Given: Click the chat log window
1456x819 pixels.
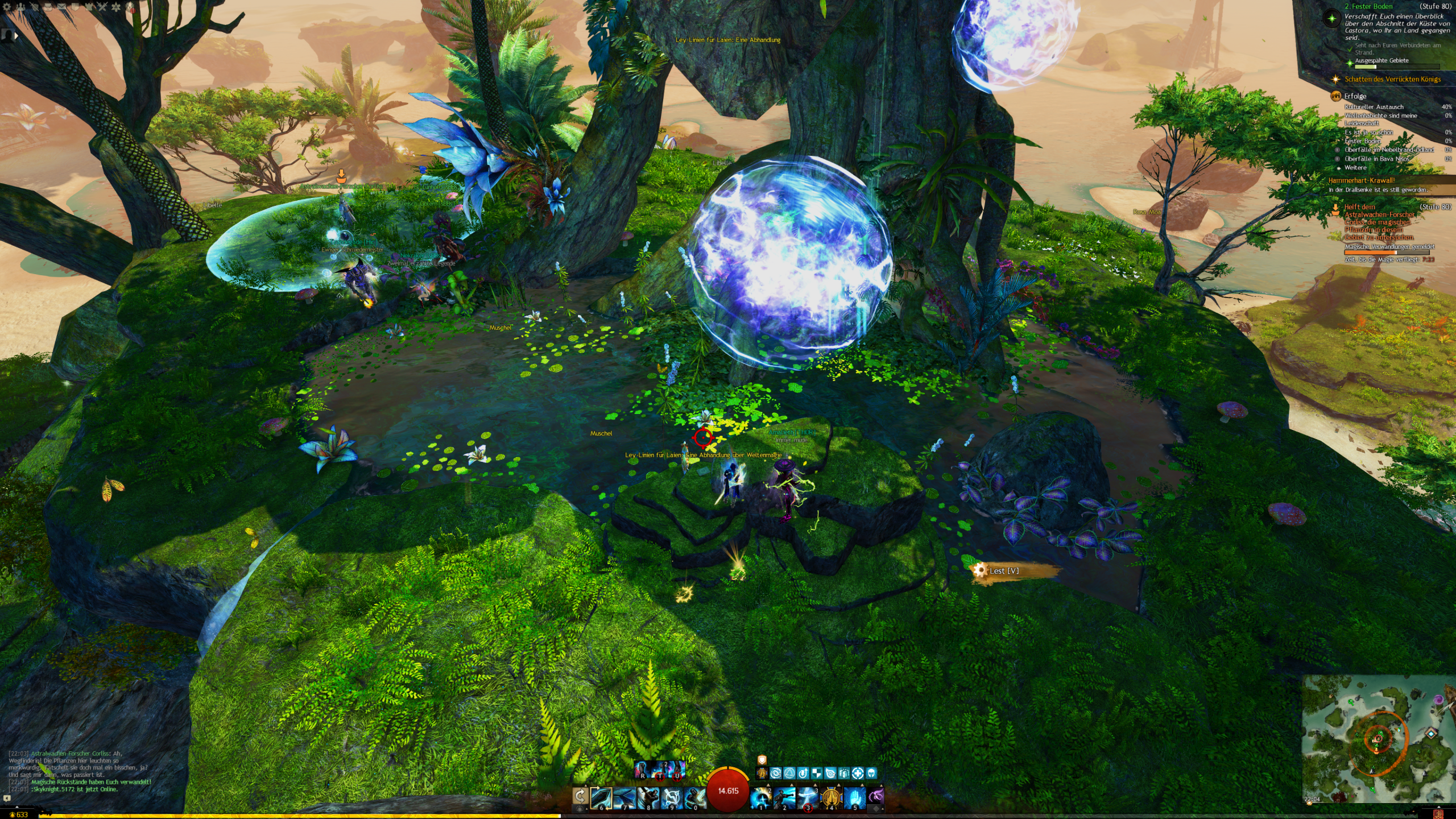Looking at the screenshot, I should coord(80,771).
